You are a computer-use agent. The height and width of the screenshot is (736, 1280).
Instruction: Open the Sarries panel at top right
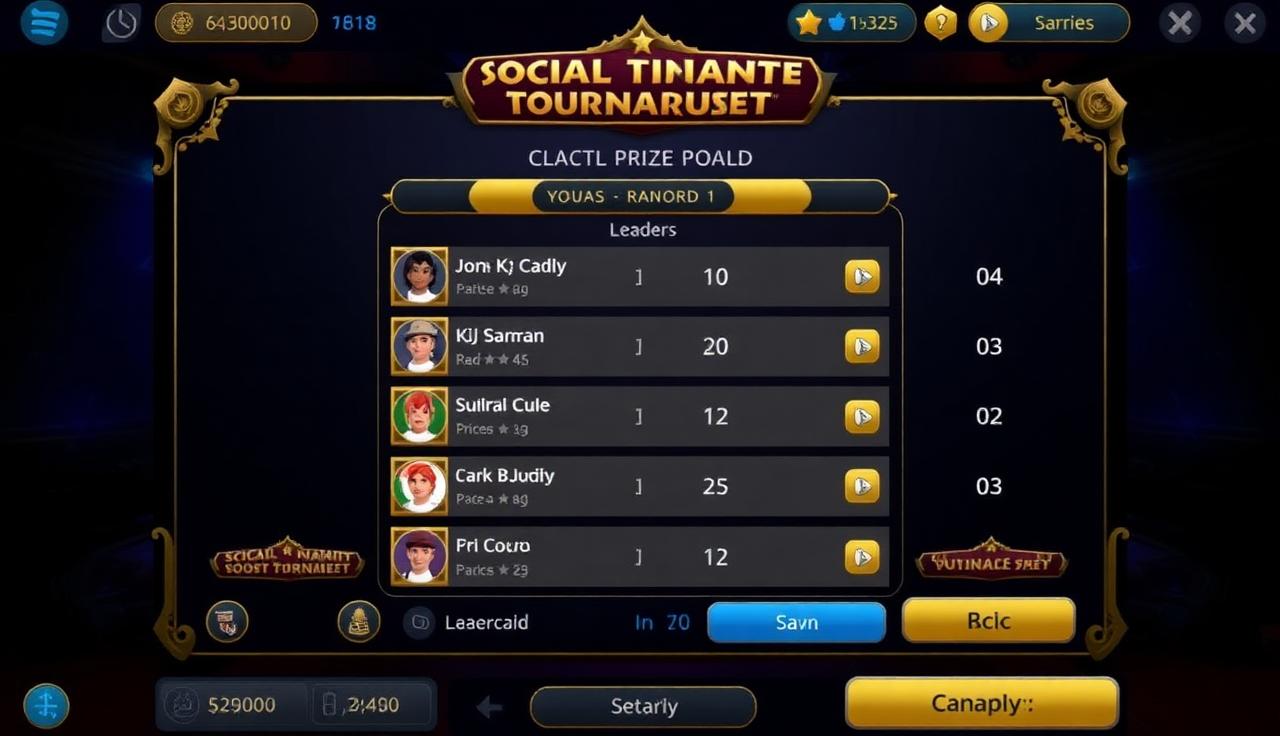point(1048,22)
